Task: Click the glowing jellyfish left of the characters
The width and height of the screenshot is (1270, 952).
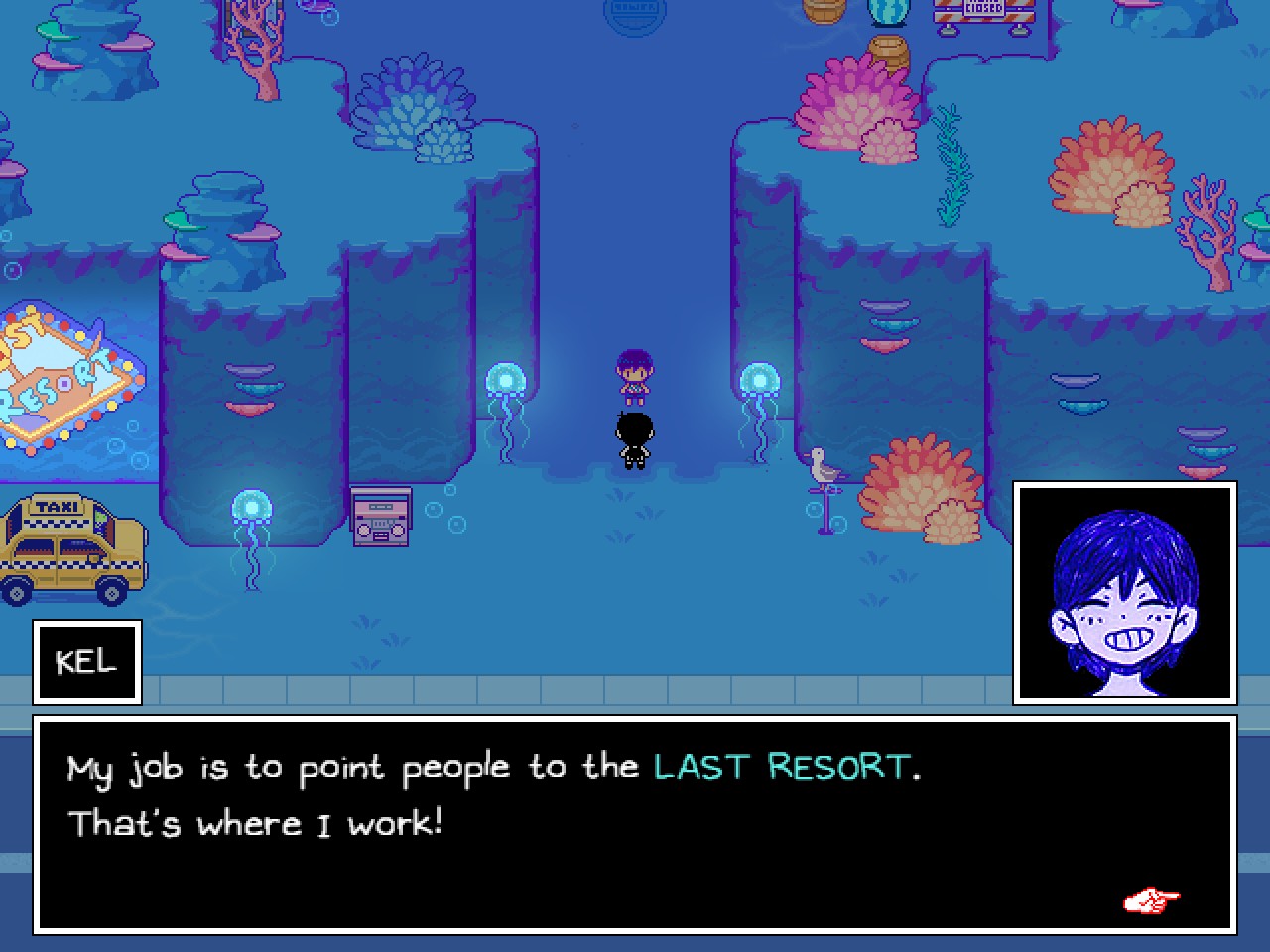Action: [504, 382]
